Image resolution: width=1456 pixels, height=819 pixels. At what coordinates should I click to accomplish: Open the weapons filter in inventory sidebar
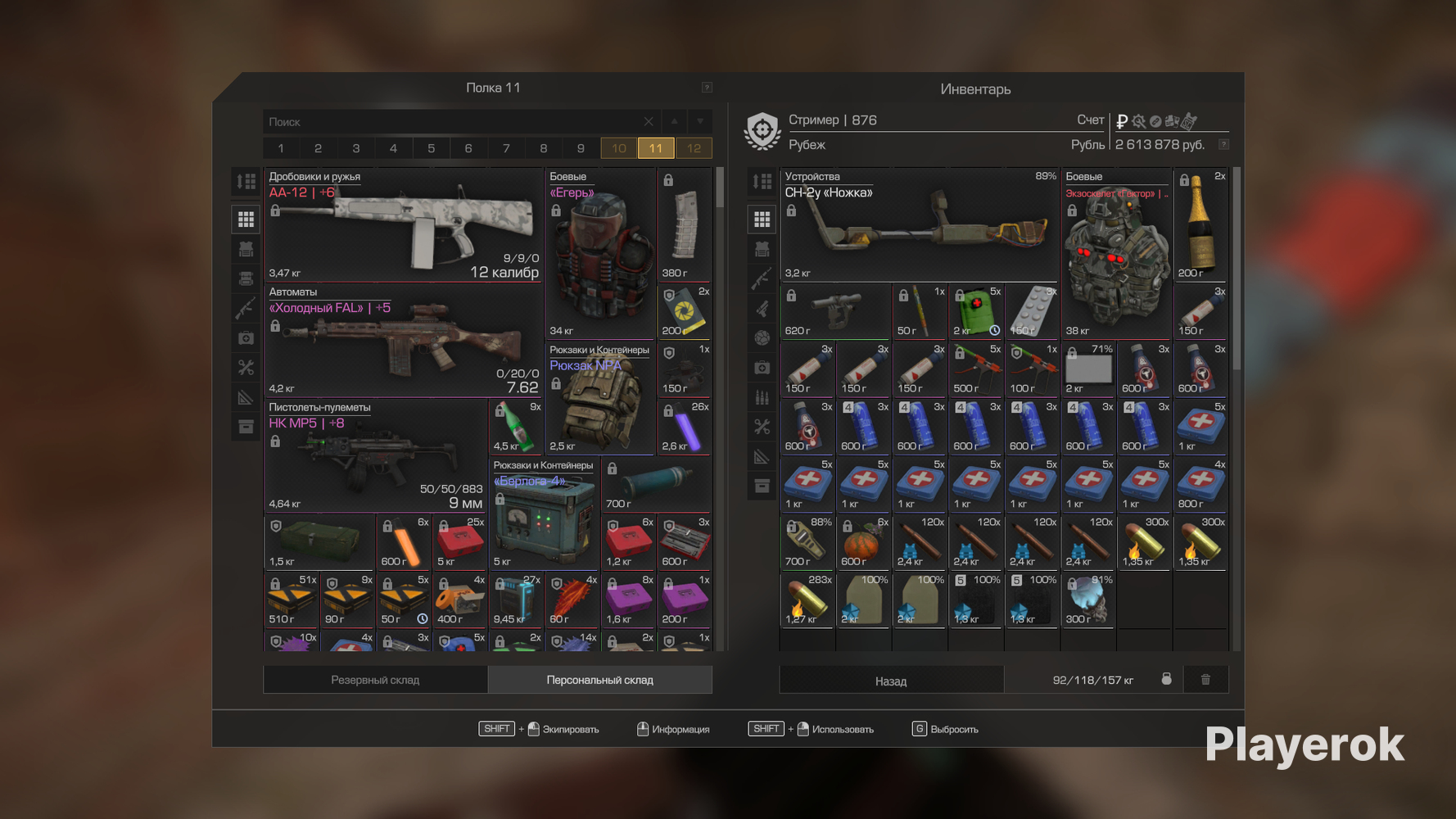coord(762,278)
